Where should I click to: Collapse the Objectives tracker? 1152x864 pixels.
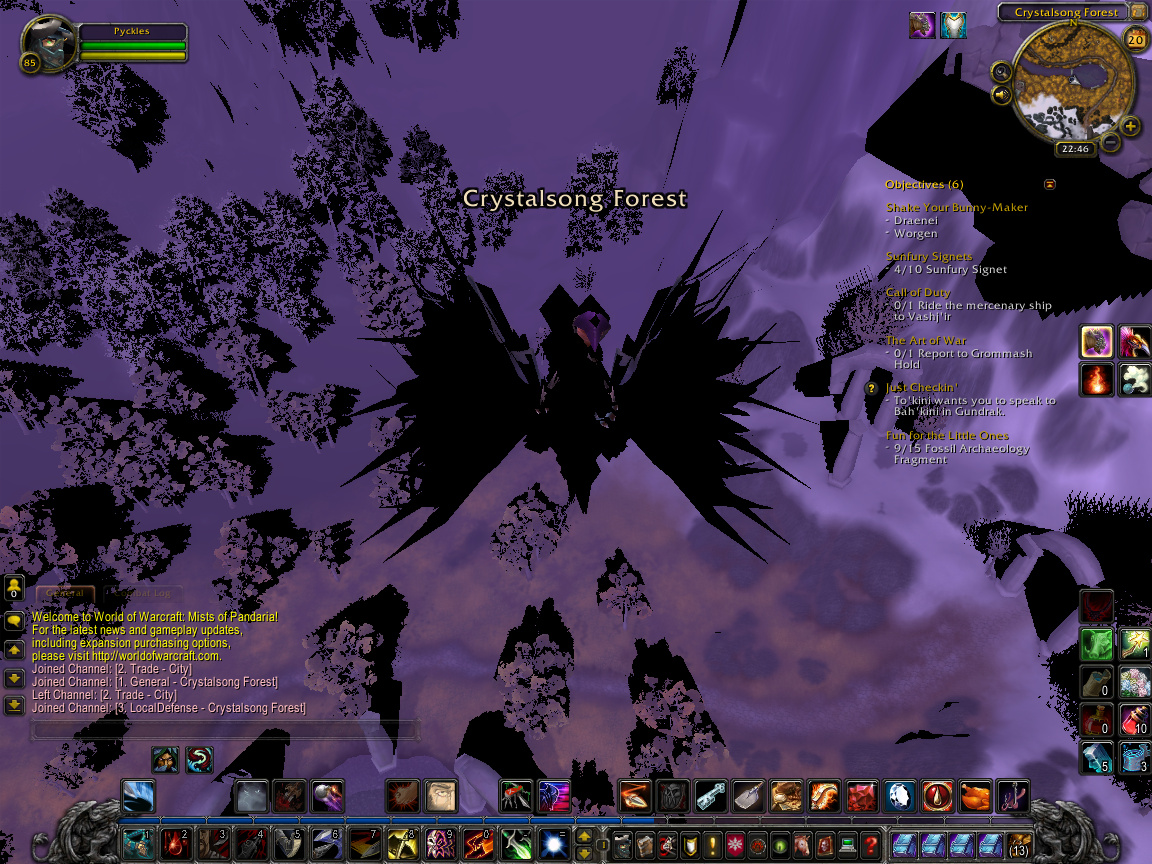[1049, 184]
